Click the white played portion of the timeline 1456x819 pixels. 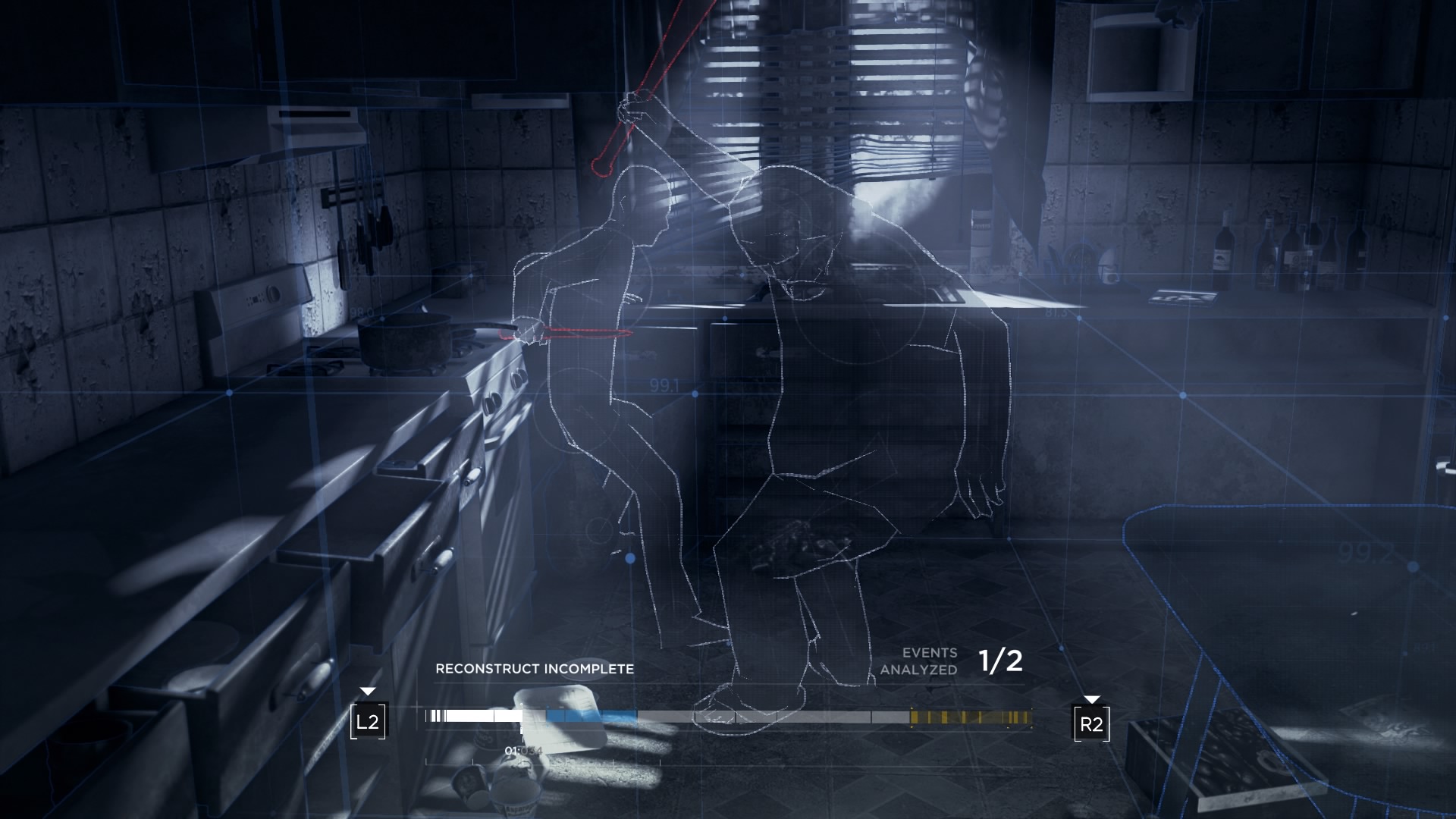click(x=476, y=716)
